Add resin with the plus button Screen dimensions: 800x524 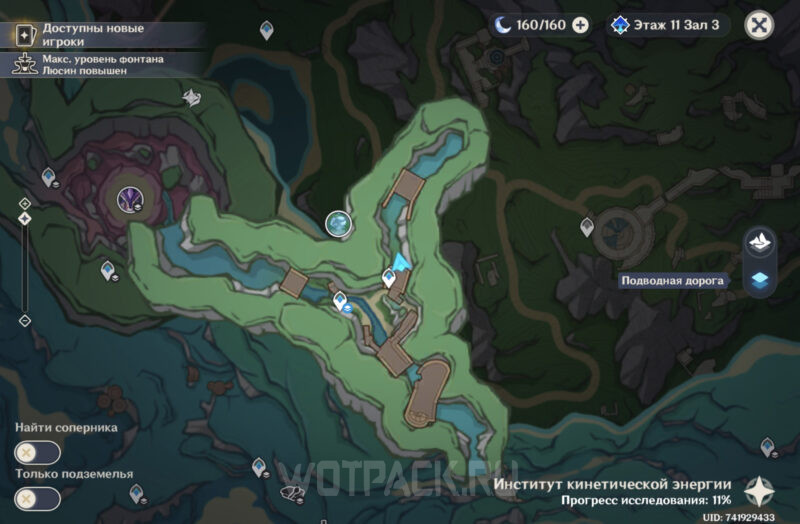pyautogui.click(x=580, y=25)
